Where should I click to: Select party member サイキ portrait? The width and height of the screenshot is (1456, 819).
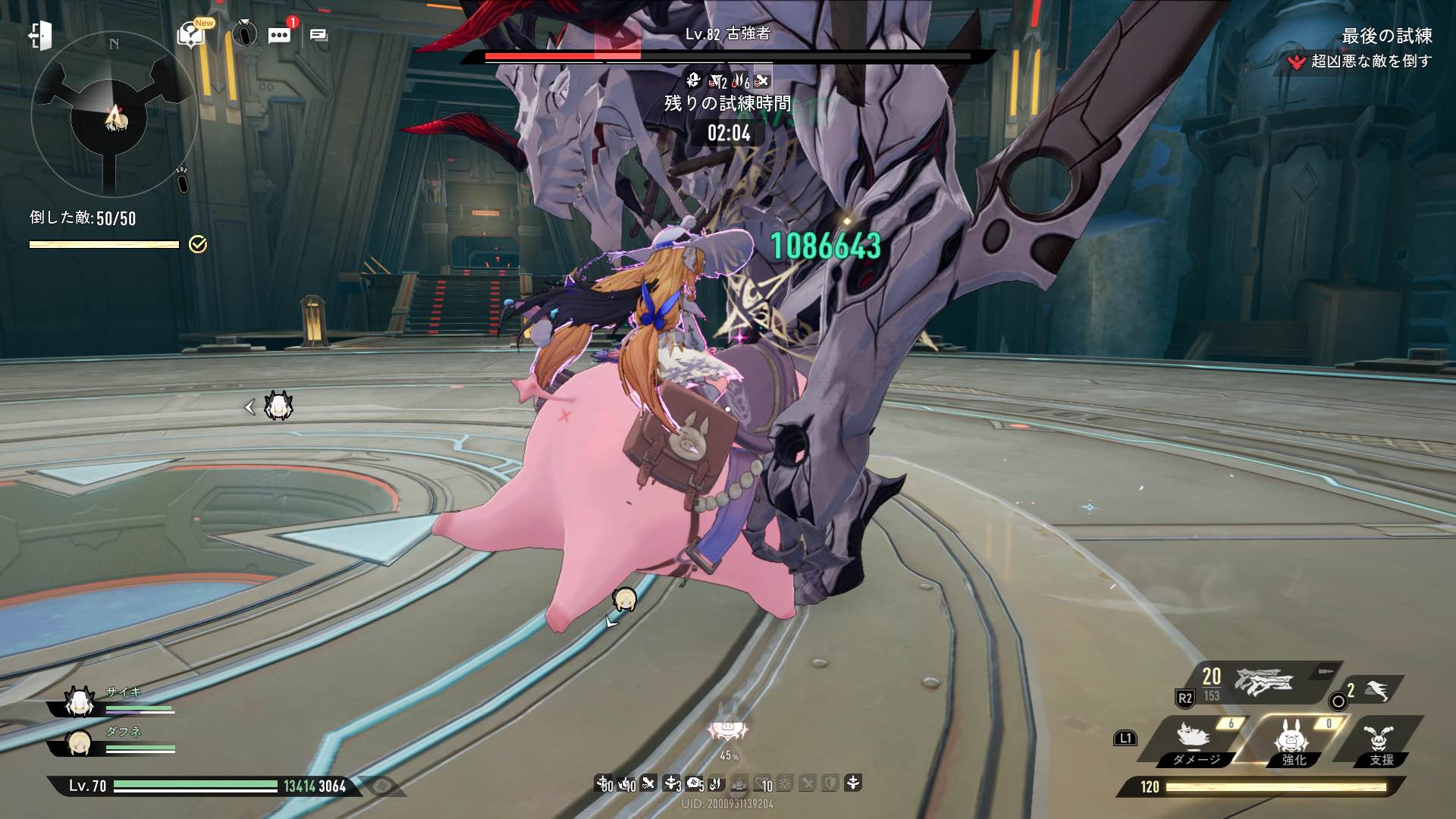click(x=79, y=702)
